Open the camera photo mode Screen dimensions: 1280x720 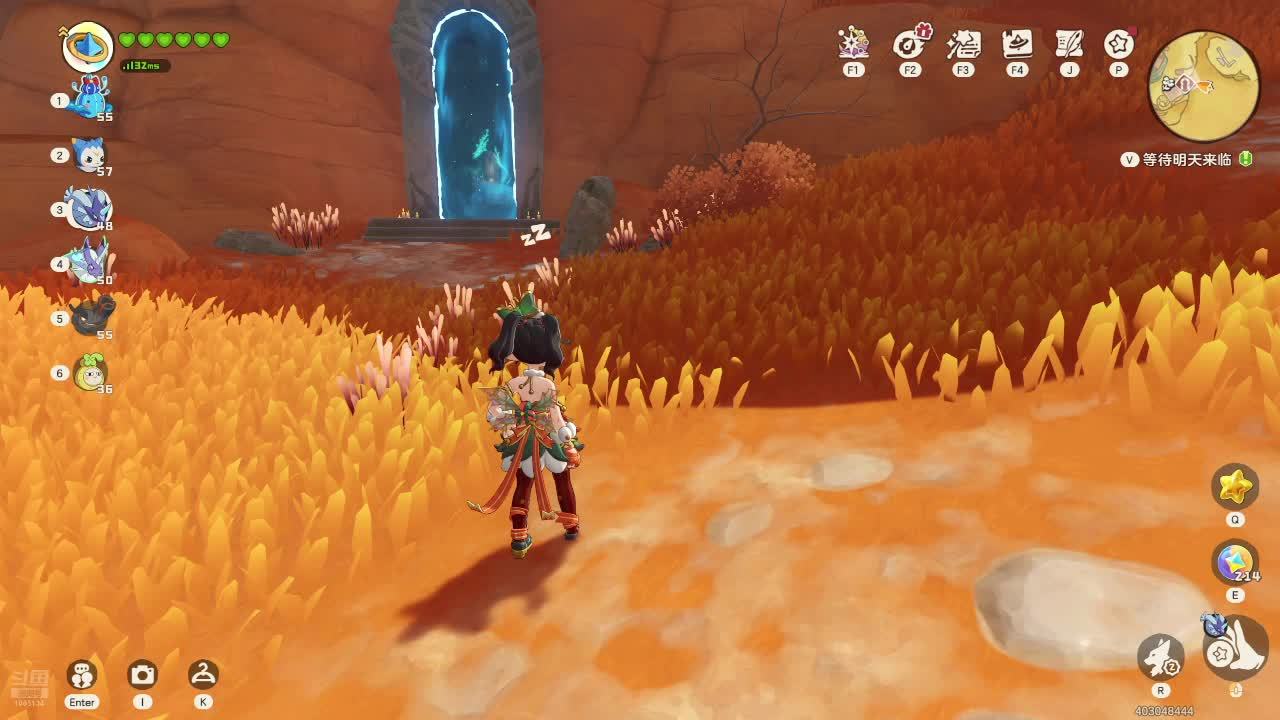click(142, 675)
